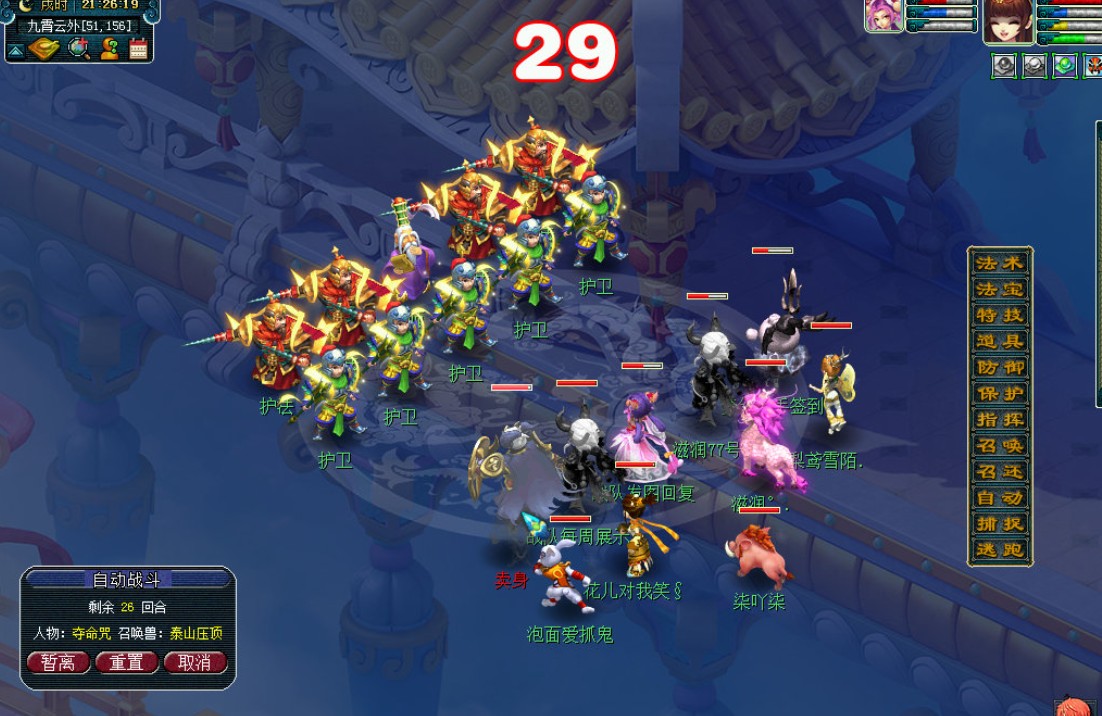Viewport: 1102px width, 716px height.
Task: Open the world map magnifier icon
Action: (x=78, y=47)
